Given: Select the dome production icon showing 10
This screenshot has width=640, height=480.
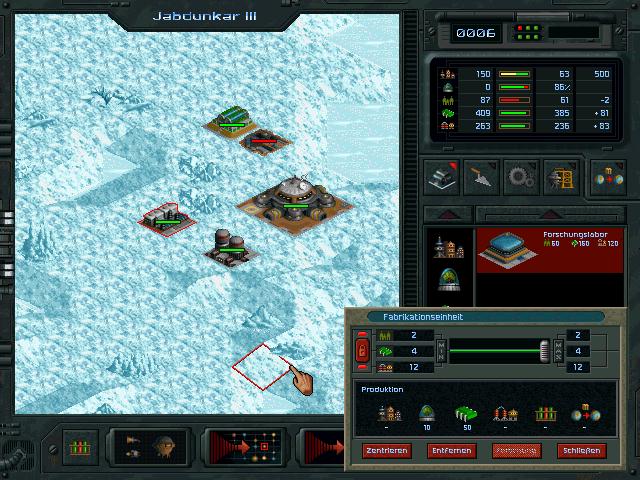Looking at the screenshot, I should pyautogui.click(x=425, y=411).
